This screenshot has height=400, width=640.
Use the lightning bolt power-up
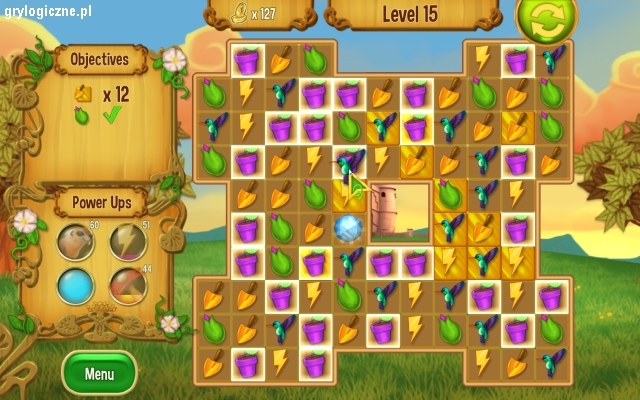pos(127,242)
